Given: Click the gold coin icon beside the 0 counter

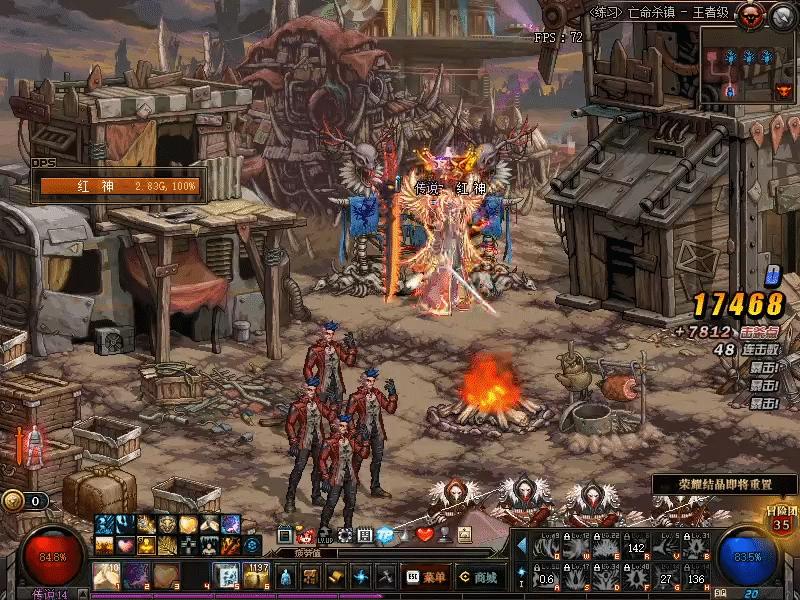Looking at the screenshot, I should coord(13,501).
